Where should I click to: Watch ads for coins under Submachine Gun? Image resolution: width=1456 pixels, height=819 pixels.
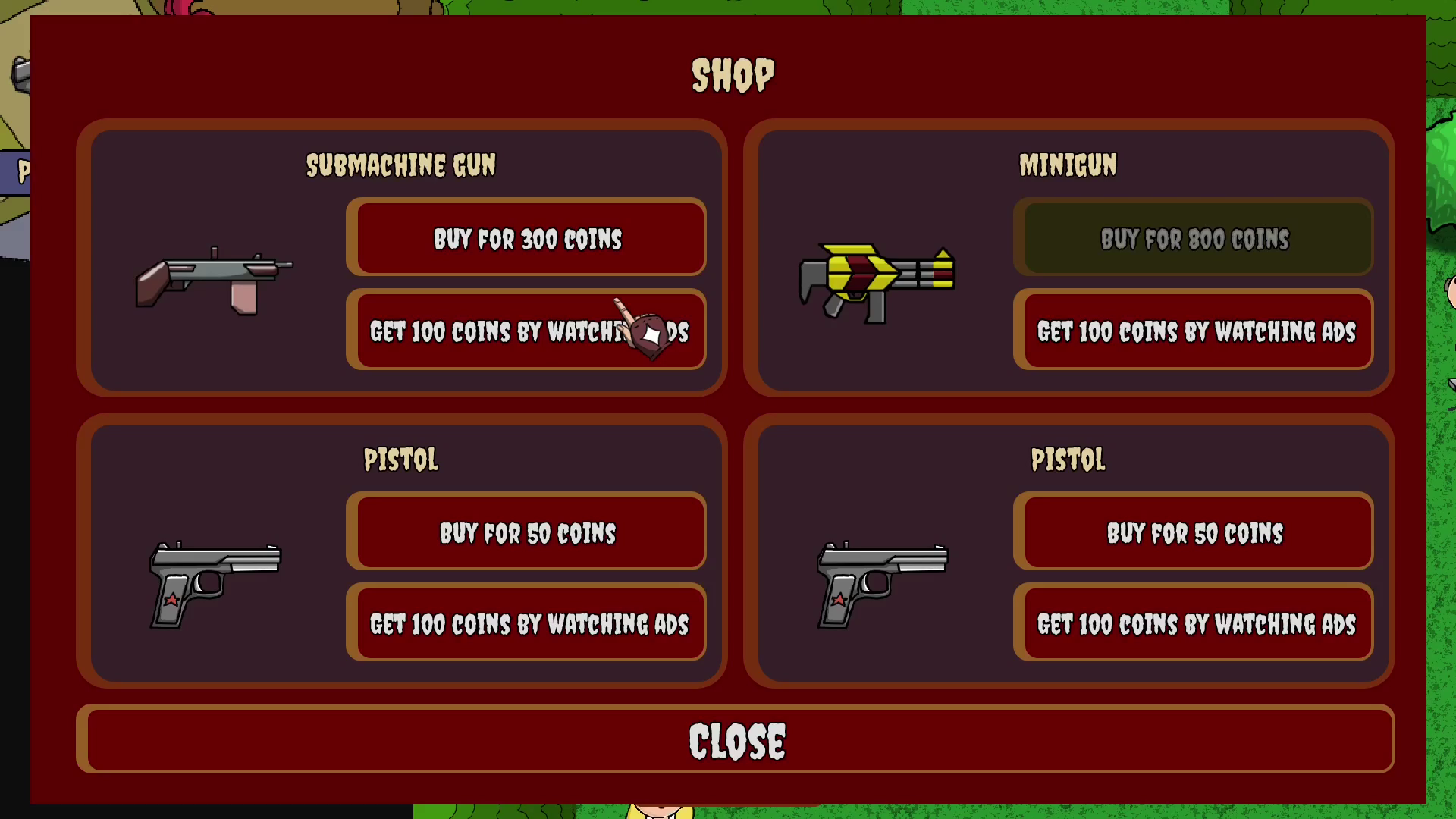[528, 332]
